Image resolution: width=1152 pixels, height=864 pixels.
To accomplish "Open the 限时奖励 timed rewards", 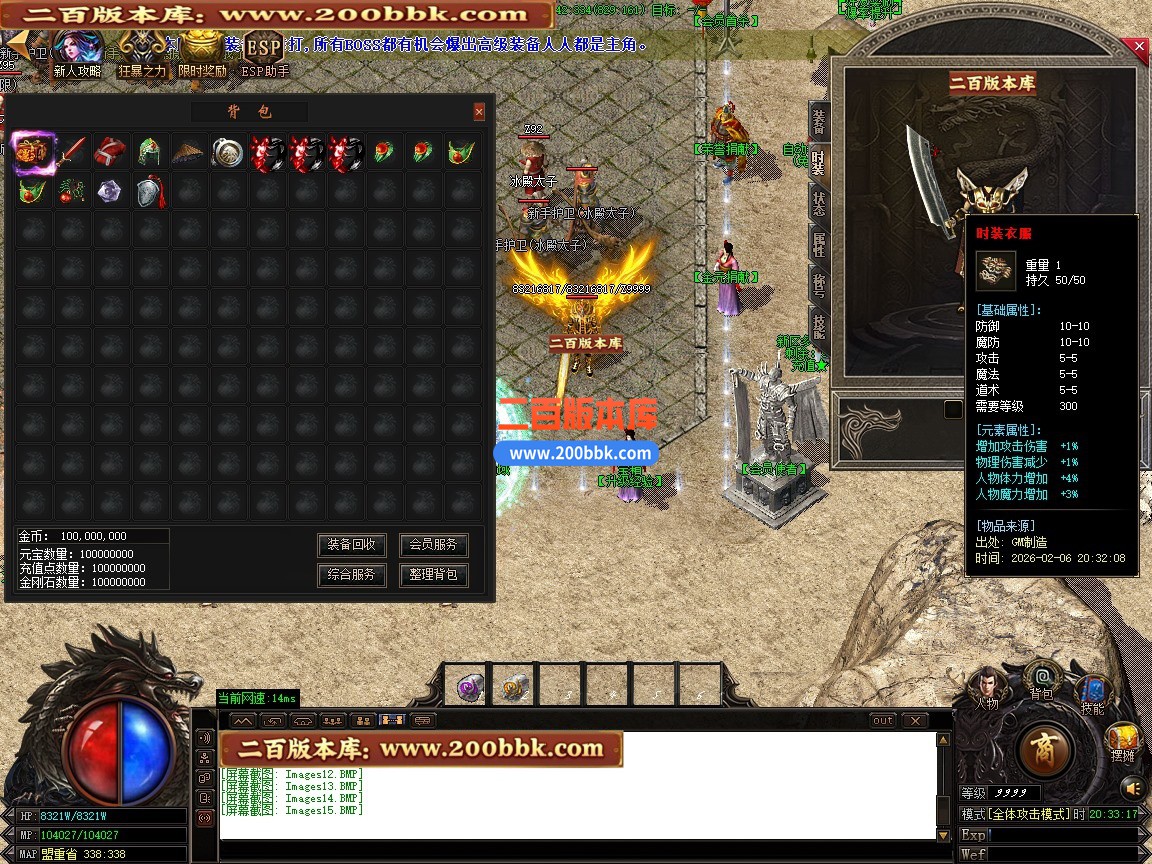I will coord(202,55).
